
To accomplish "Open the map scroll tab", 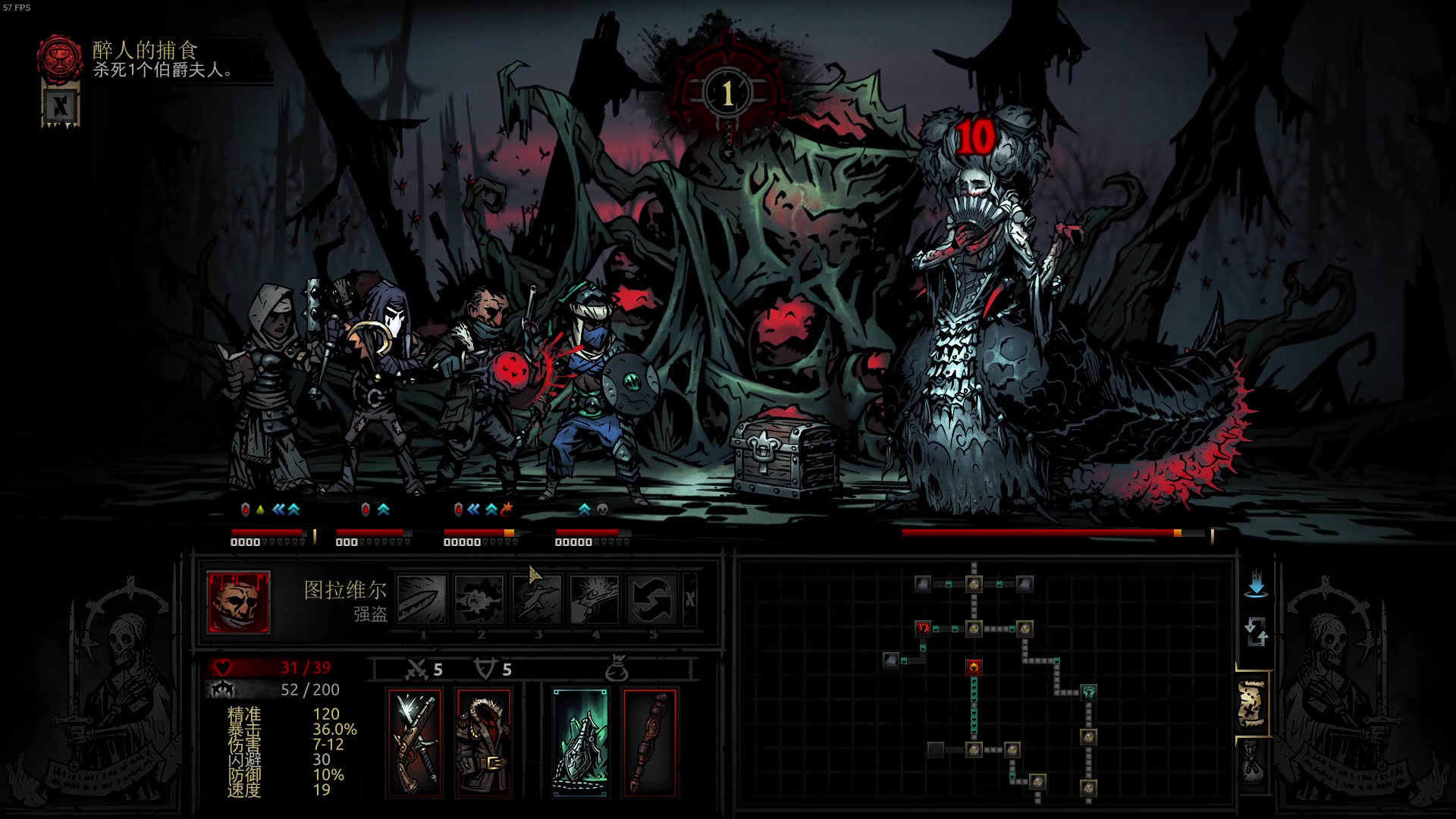I will 1253,703.
